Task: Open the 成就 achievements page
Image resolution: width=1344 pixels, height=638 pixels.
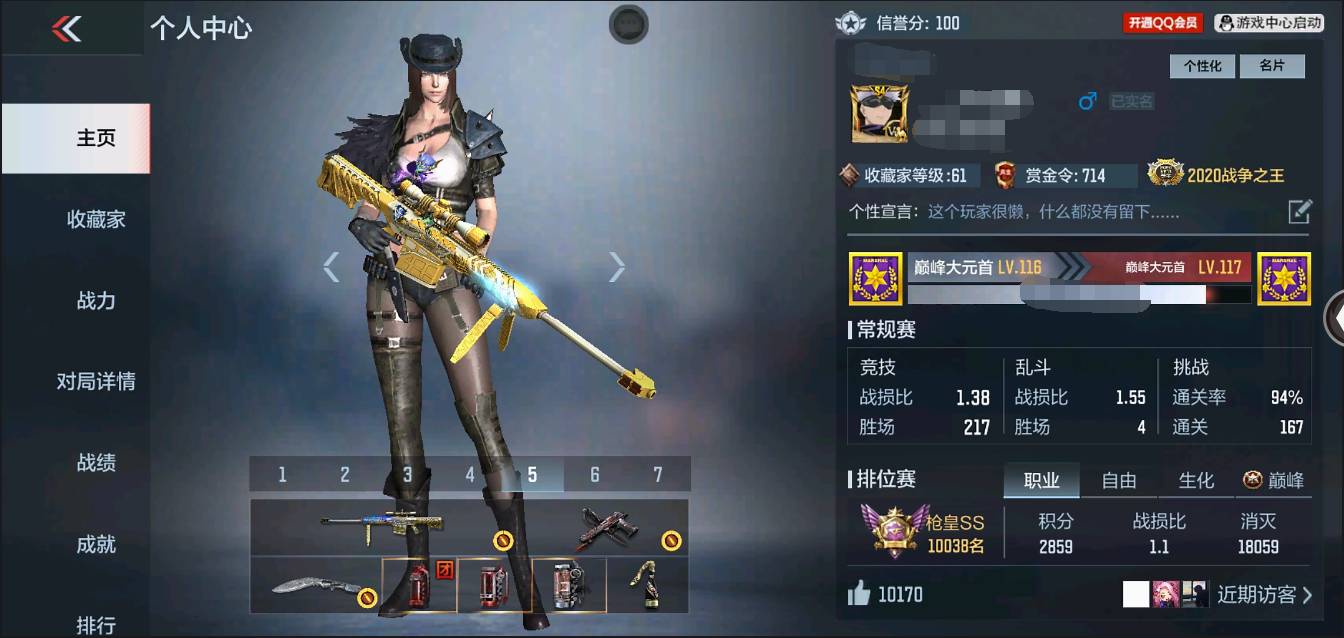Action: tap(96, 544)
